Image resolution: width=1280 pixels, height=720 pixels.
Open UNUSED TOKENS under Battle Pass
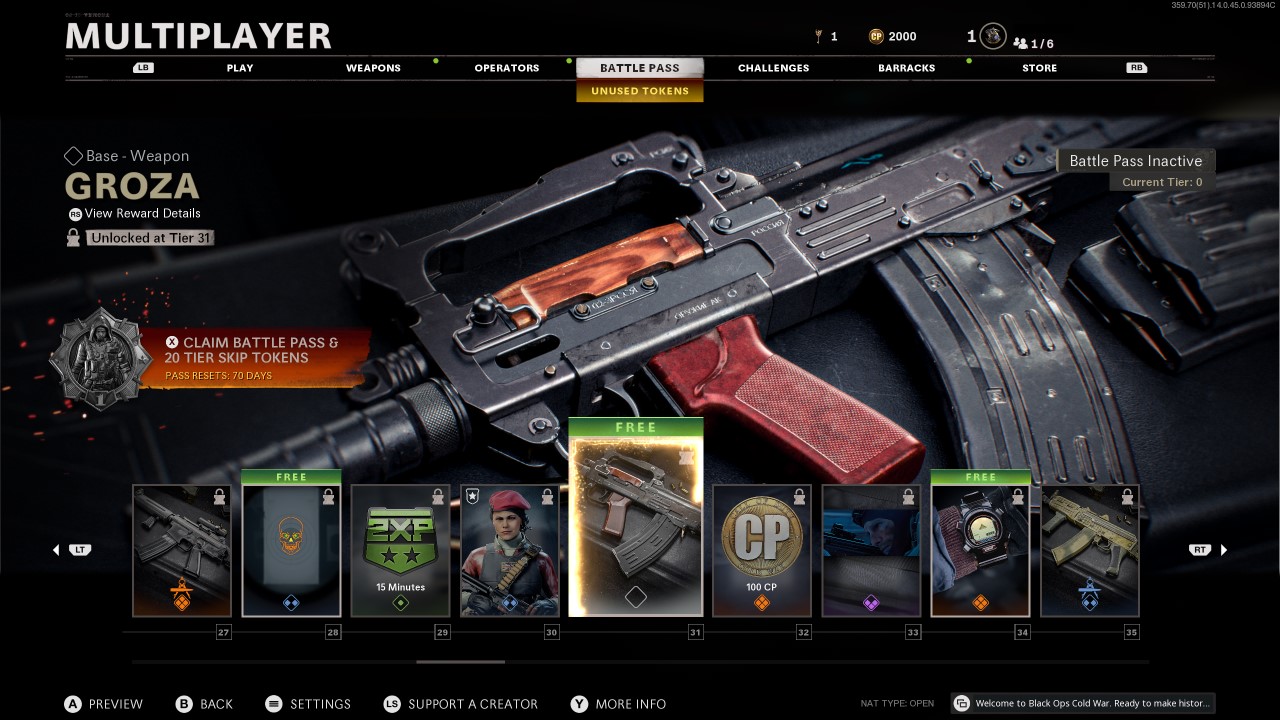pos(640,91)
